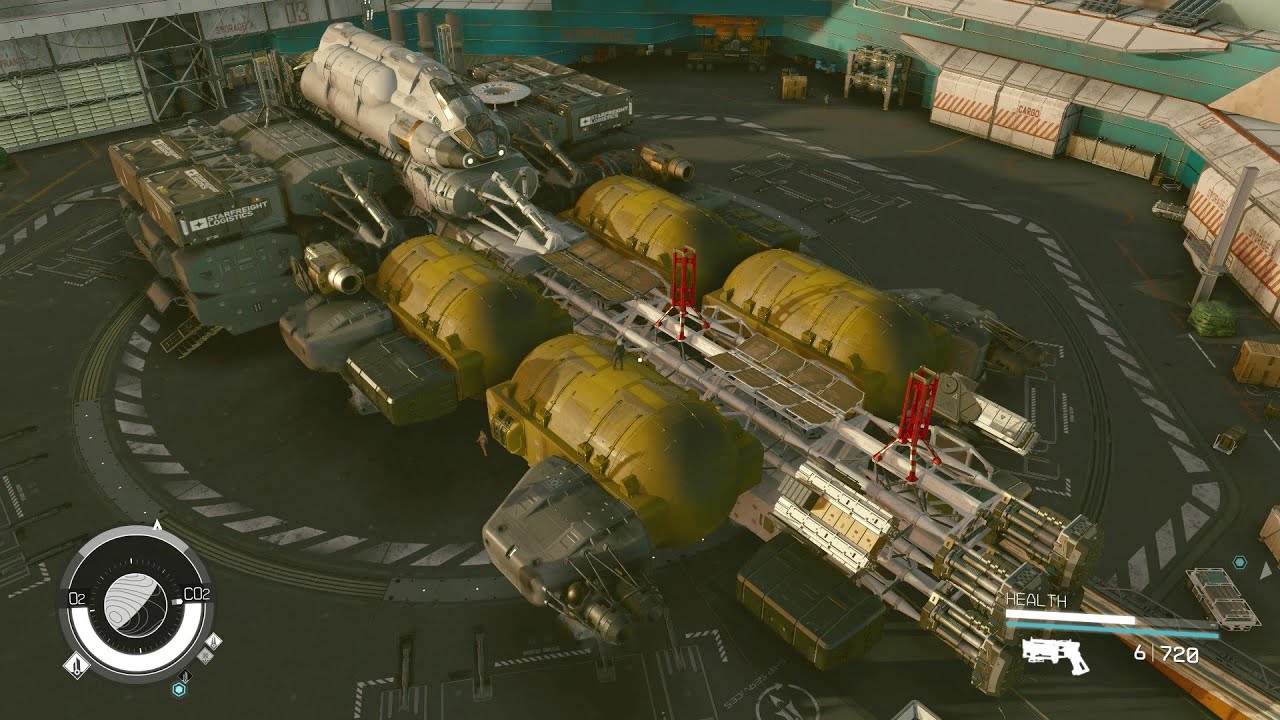The width and height of the screenshot is (1280, 720).
Task: Click the blue hexagon marker beneath the watch
Action: (x=179, y=689)
